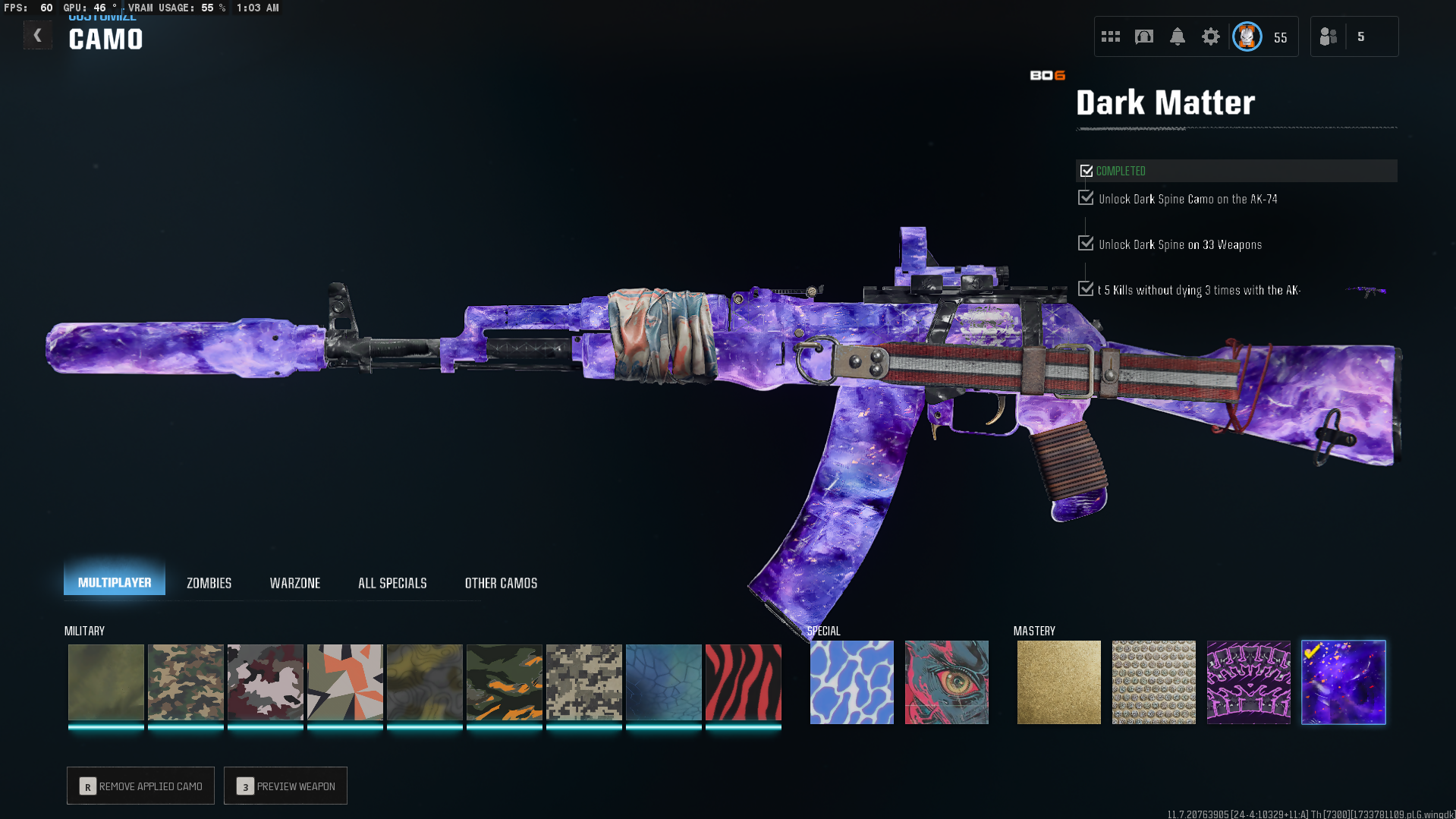Apply the red tiger stripe camo
Viewport: 1456px width, 819px height.
[x=743, y=682]
